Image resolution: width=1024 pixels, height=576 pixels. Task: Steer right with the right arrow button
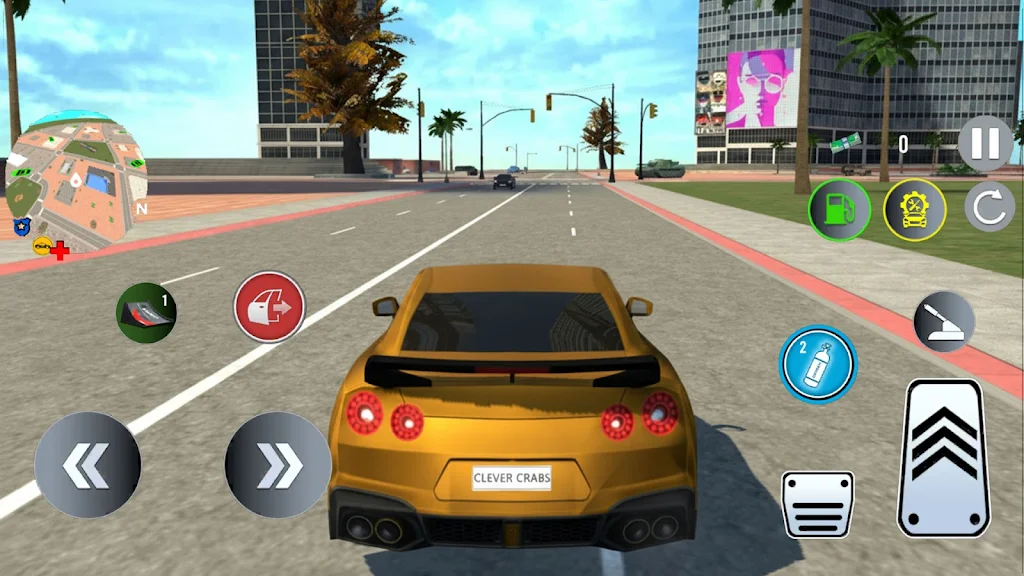[x=278, y=465]
